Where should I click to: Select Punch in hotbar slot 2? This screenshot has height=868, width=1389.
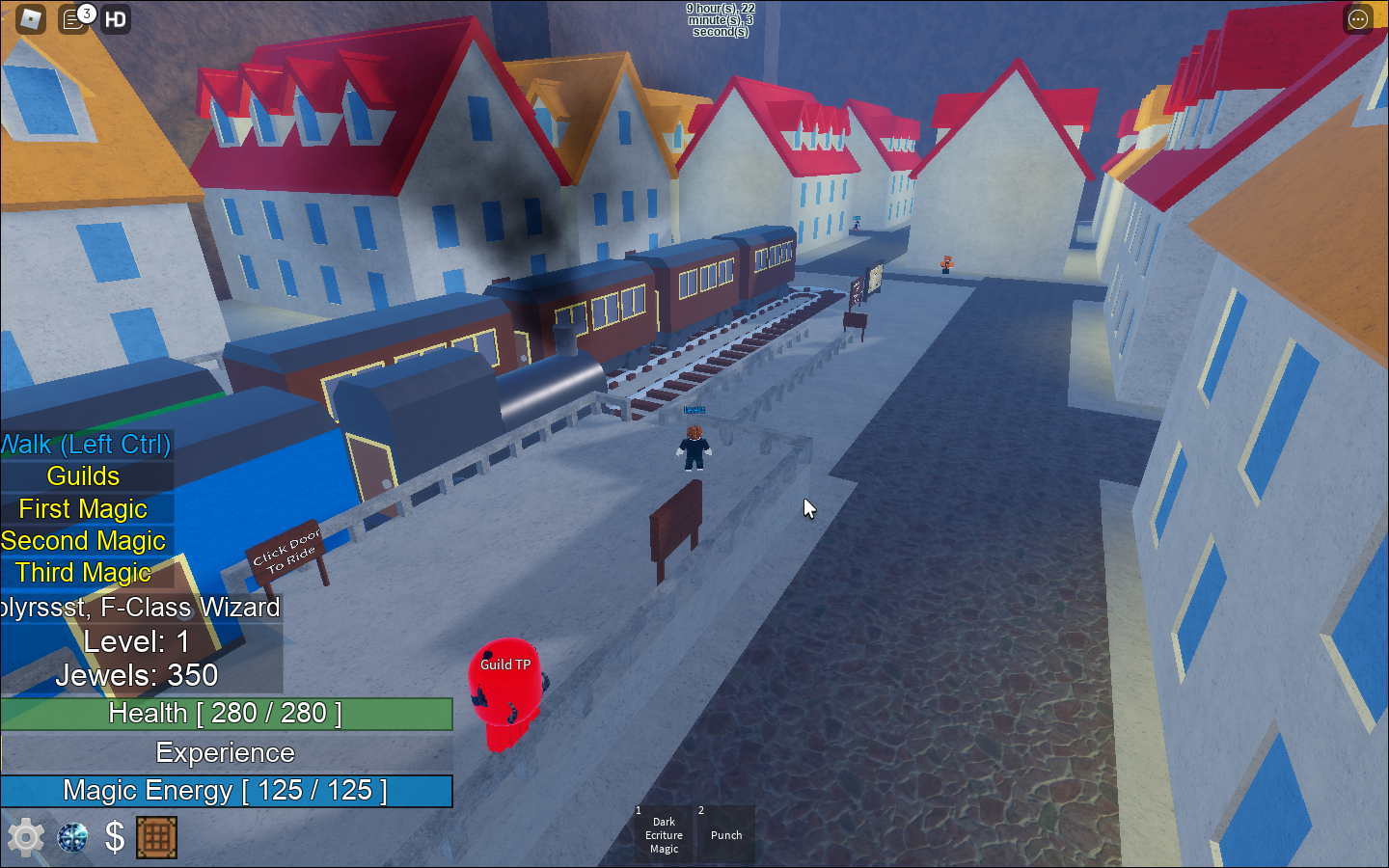point(726,834)
